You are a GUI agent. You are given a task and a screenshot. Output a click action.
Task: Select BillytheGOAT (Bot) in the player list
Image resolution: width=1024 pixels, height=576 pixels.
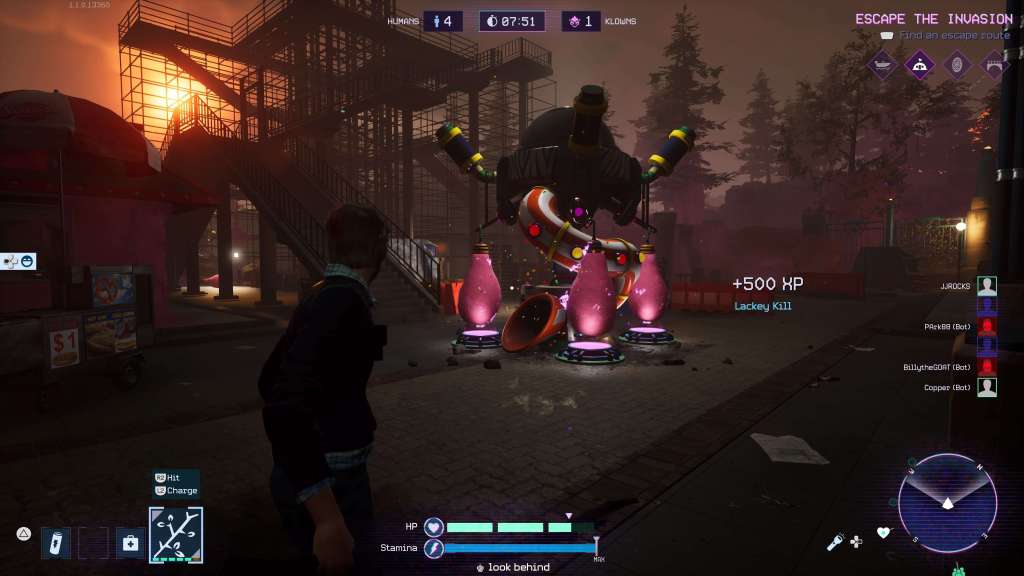pyautogui.click(x=986, y=367)
